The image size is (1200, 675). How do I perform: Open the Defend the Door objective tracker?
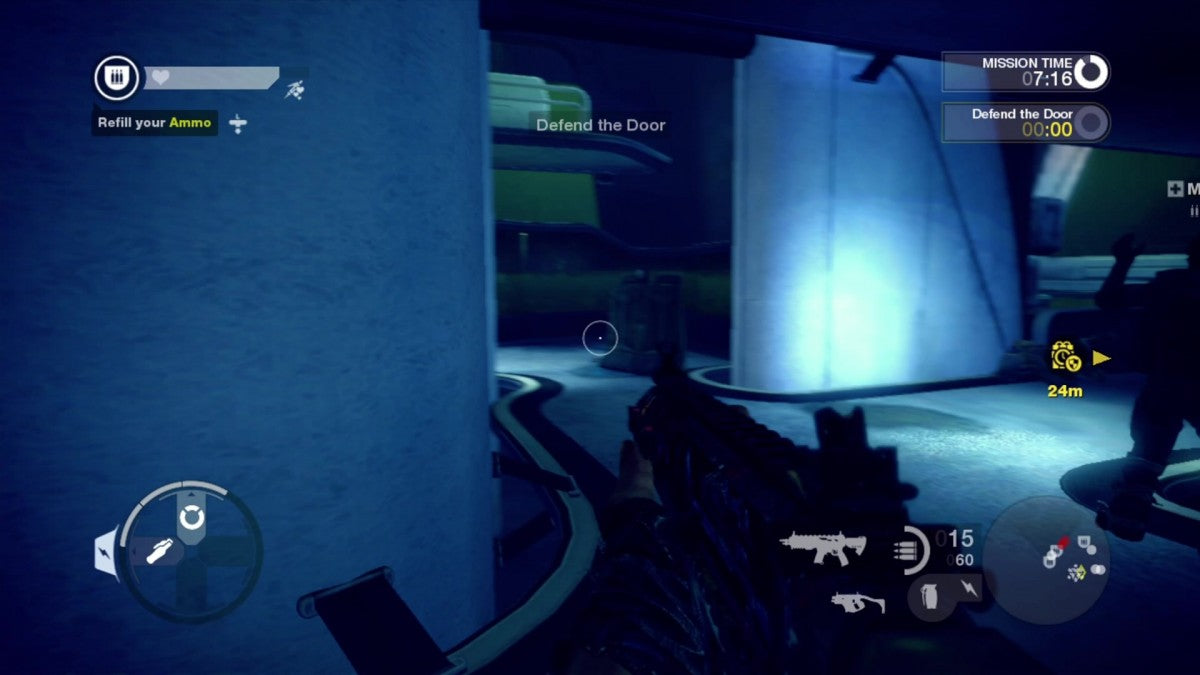(1025, 122)
